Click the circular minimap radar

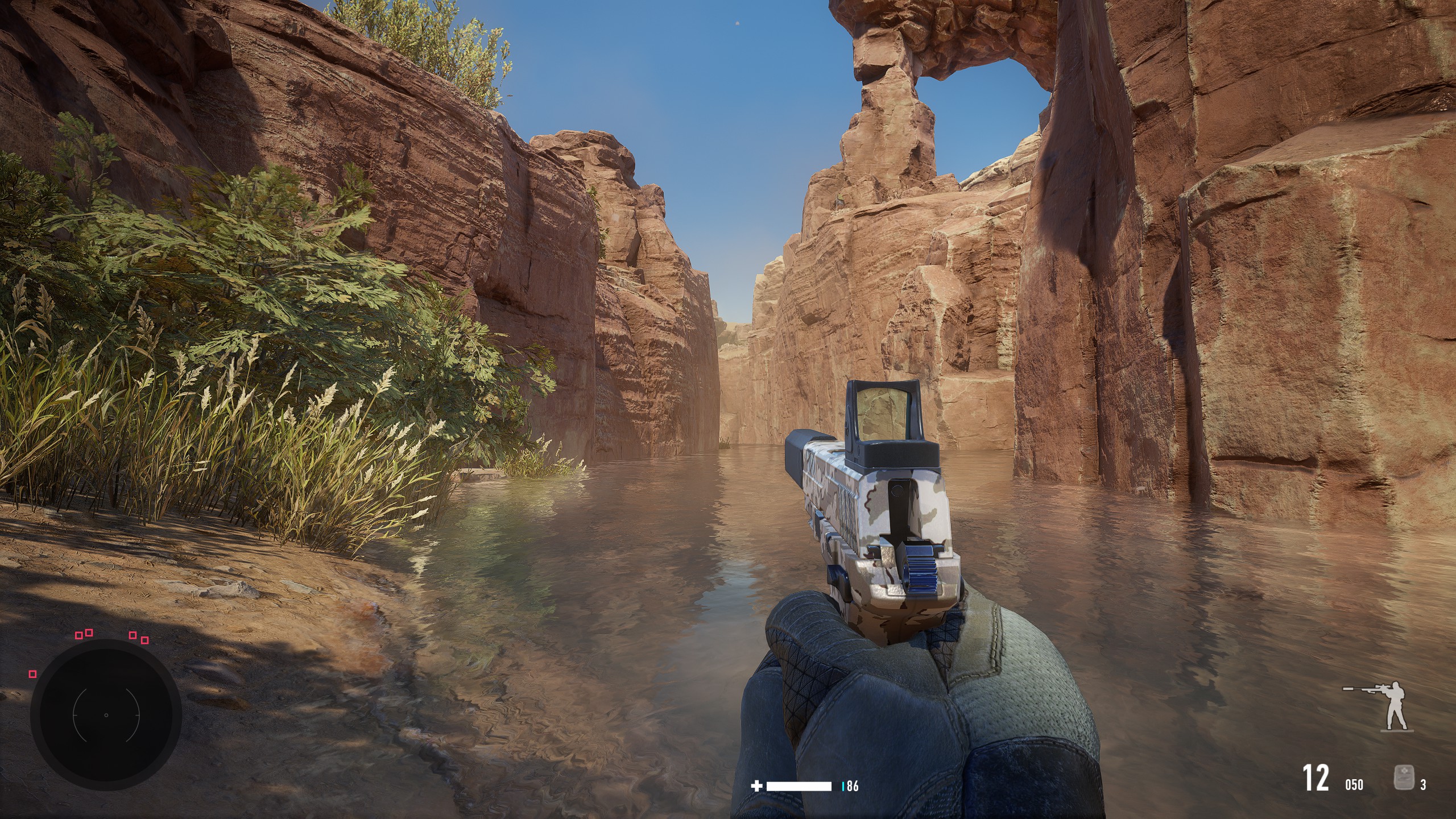pyautogui.click(x=106, y=714)
